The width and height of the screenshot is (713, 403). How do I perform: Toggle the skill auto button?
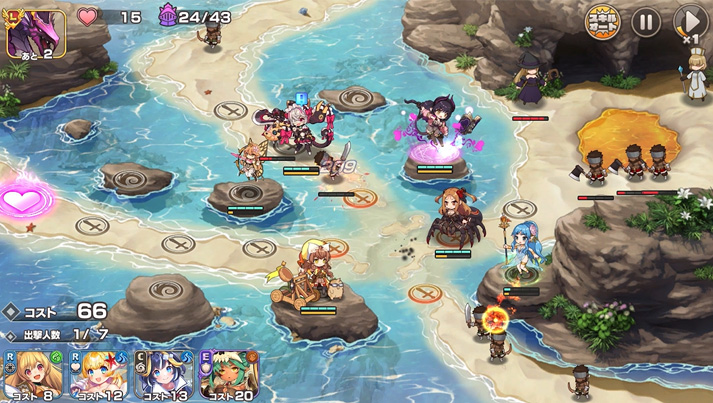[x=602, y=21]
